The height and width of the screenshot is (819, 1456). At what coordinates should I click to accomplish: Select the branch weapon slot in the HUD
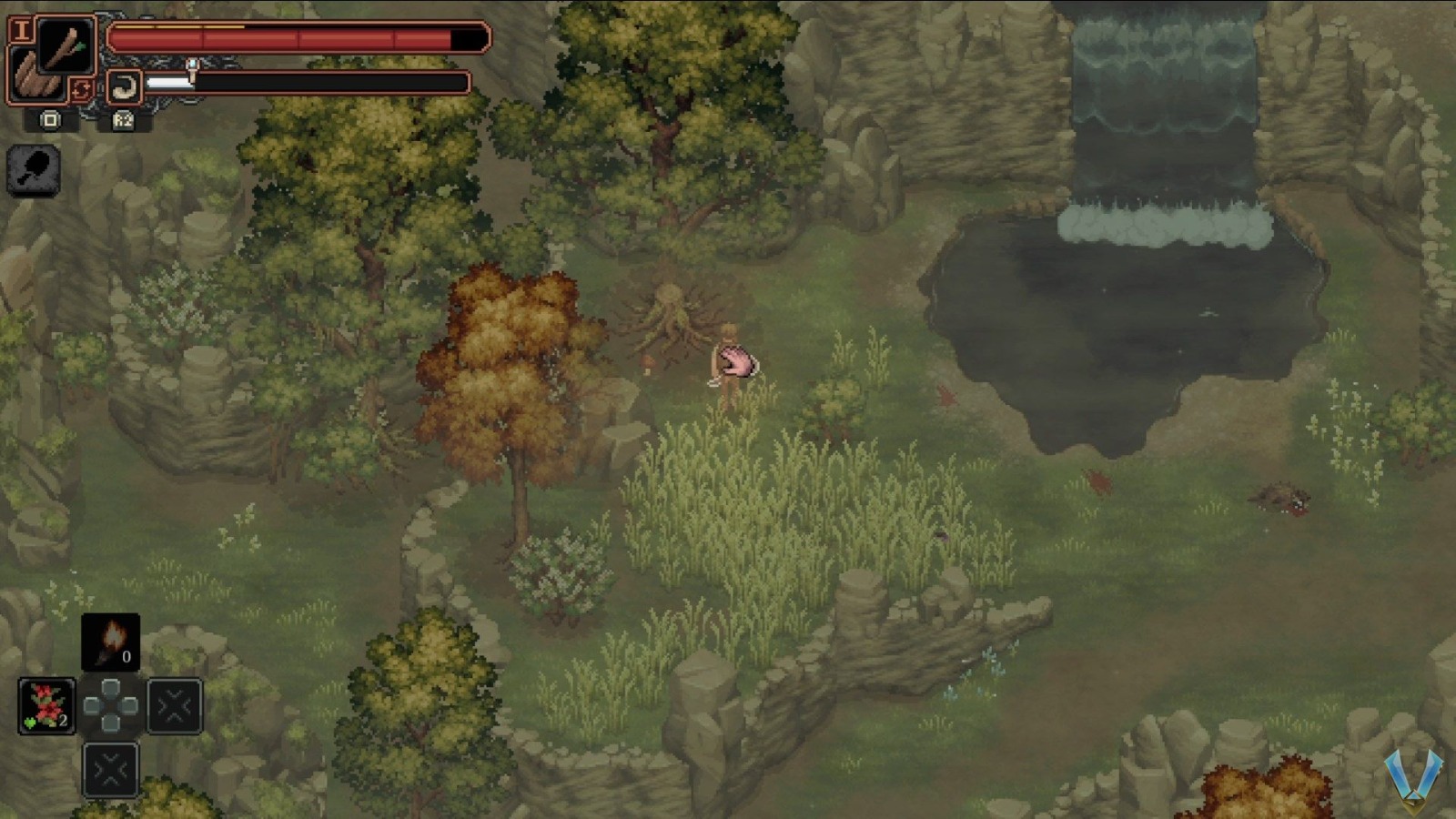click(65, 46)
